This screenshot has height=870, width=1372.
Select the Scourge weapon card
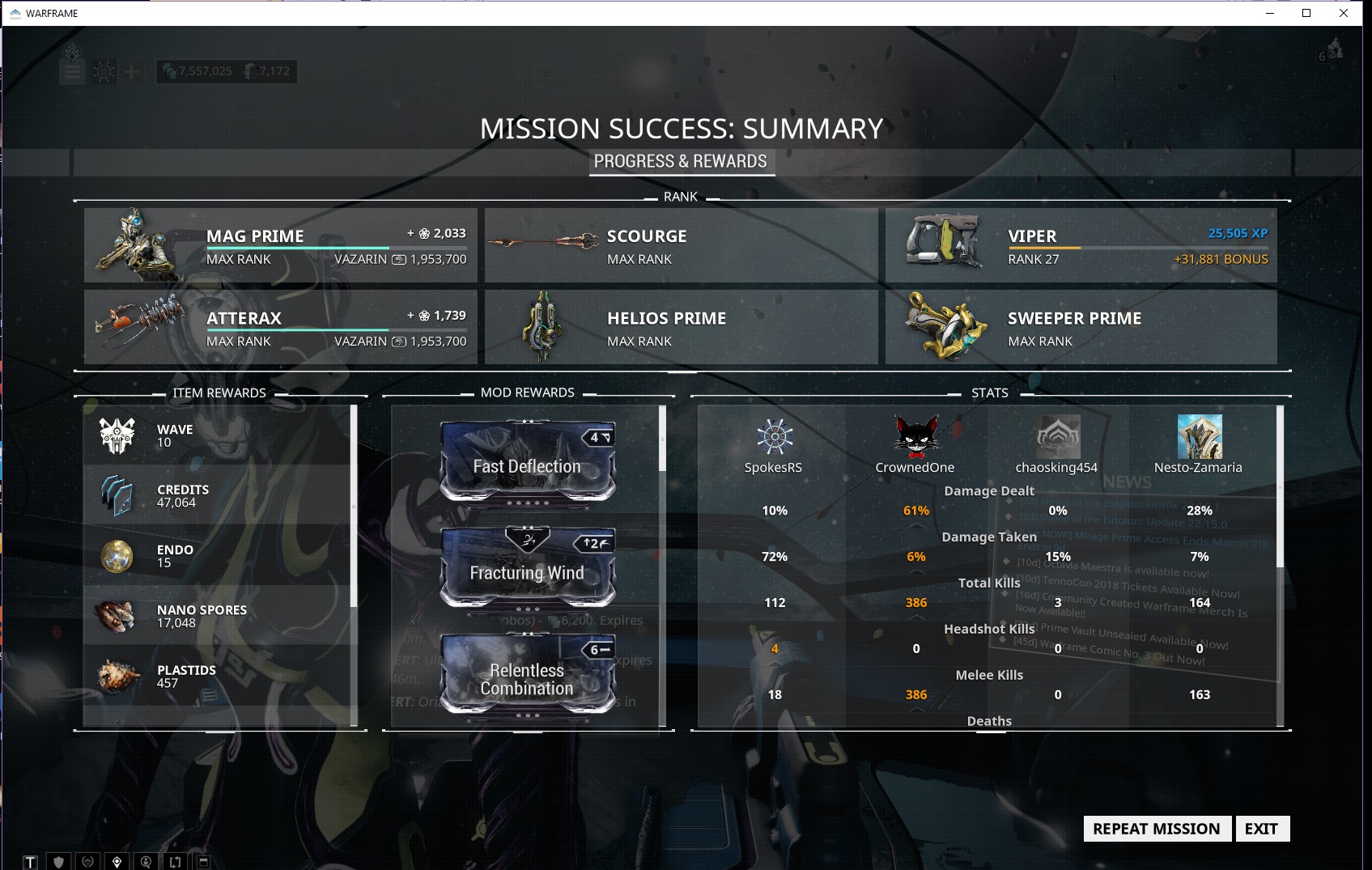pos(681,245)
